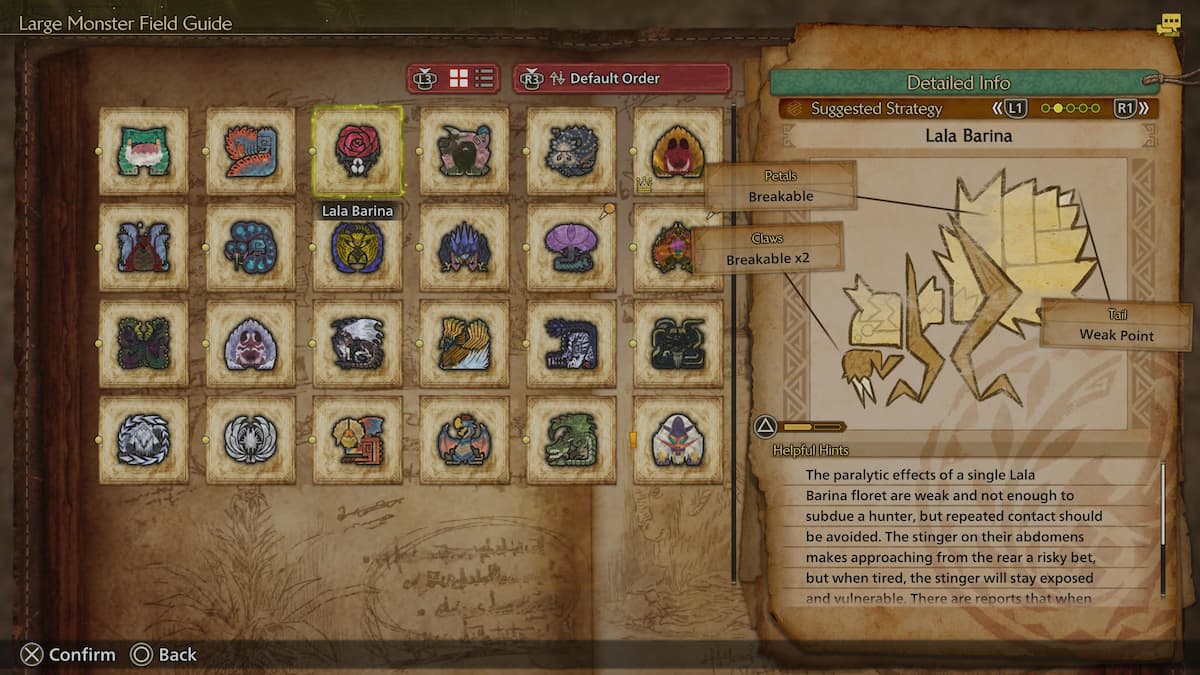Open the purple mushroom-shaped monster entry

click(x=571, y=247)
